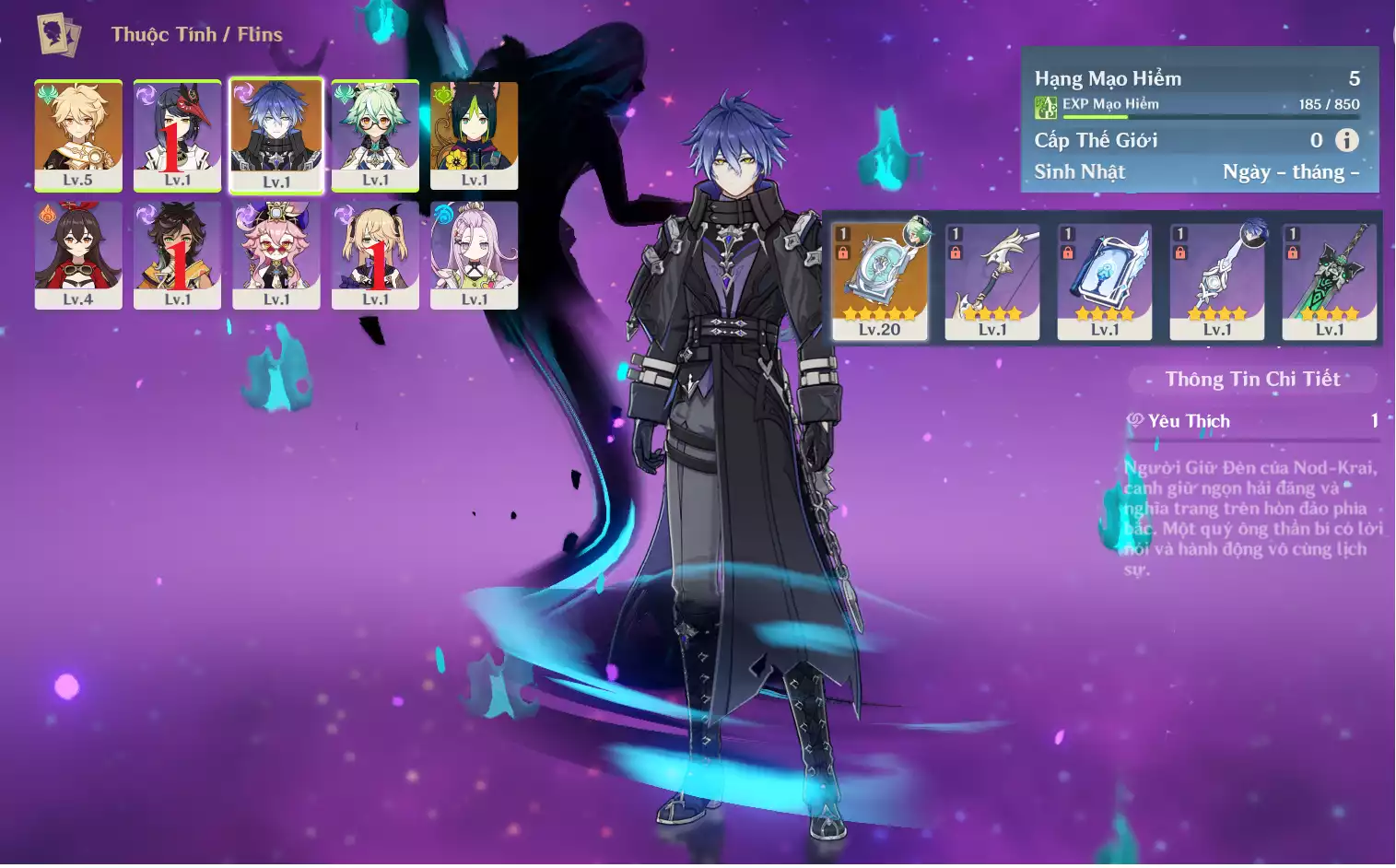Select the four-star bow weapon slot
The height and width of the screenshot is (868, 1396).
point(992,280)
